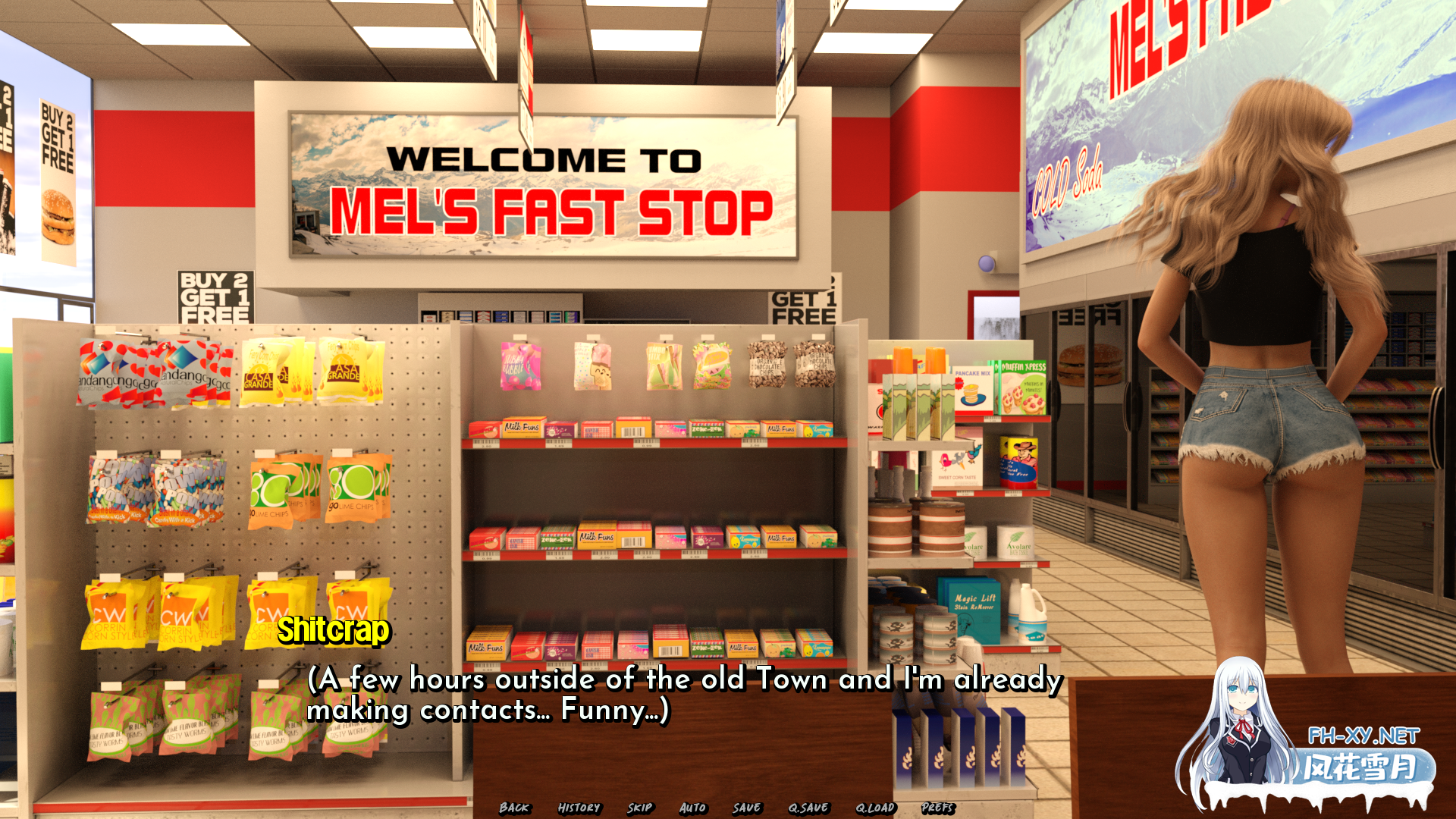
Task: Open the Prefs settings menu
Action: coord(939,808)
